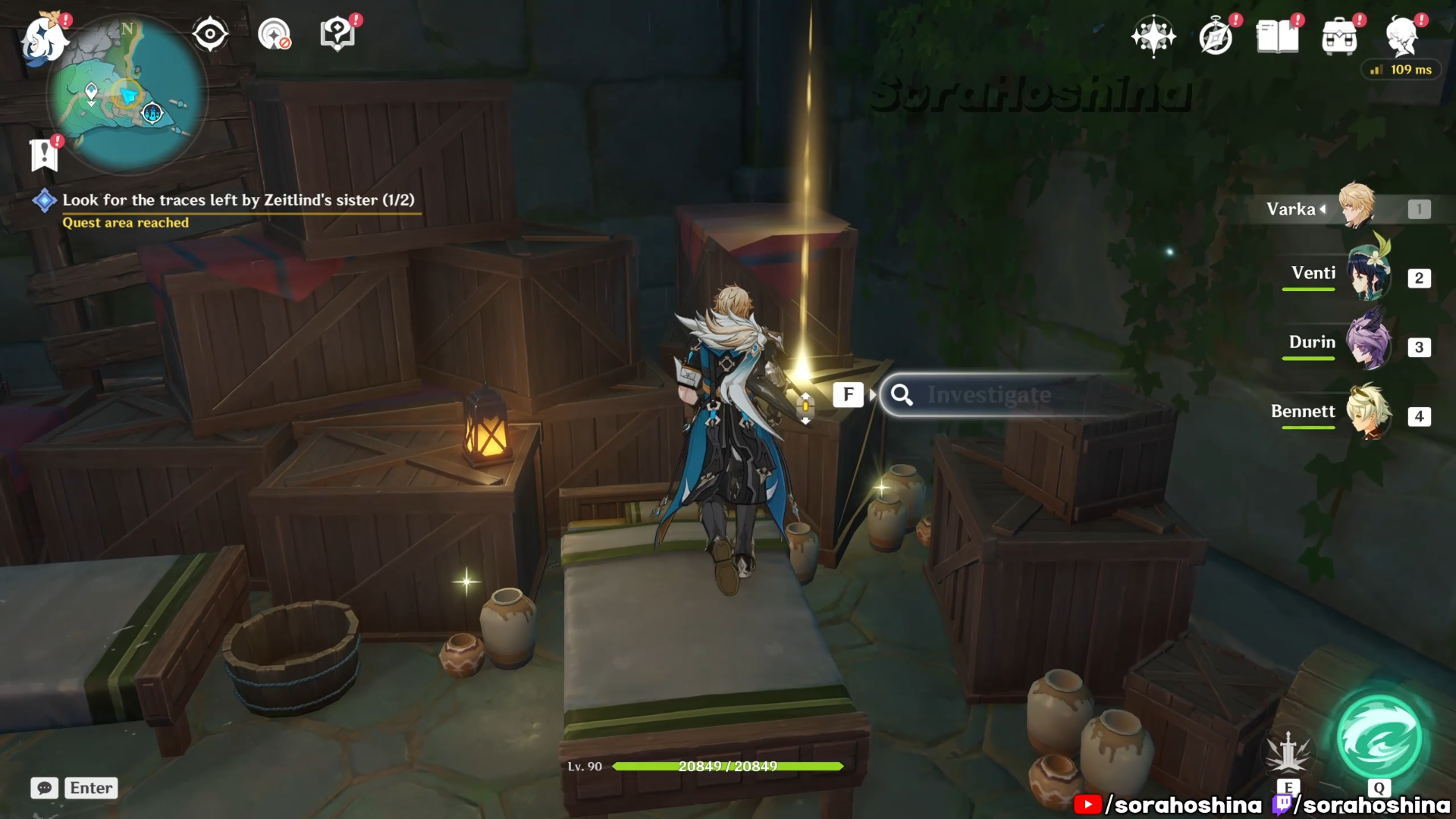The height and width of the screenshot is (819, 1456).
Task: Open the Inventory backpack icon
Action: [x=1339, y=37]
